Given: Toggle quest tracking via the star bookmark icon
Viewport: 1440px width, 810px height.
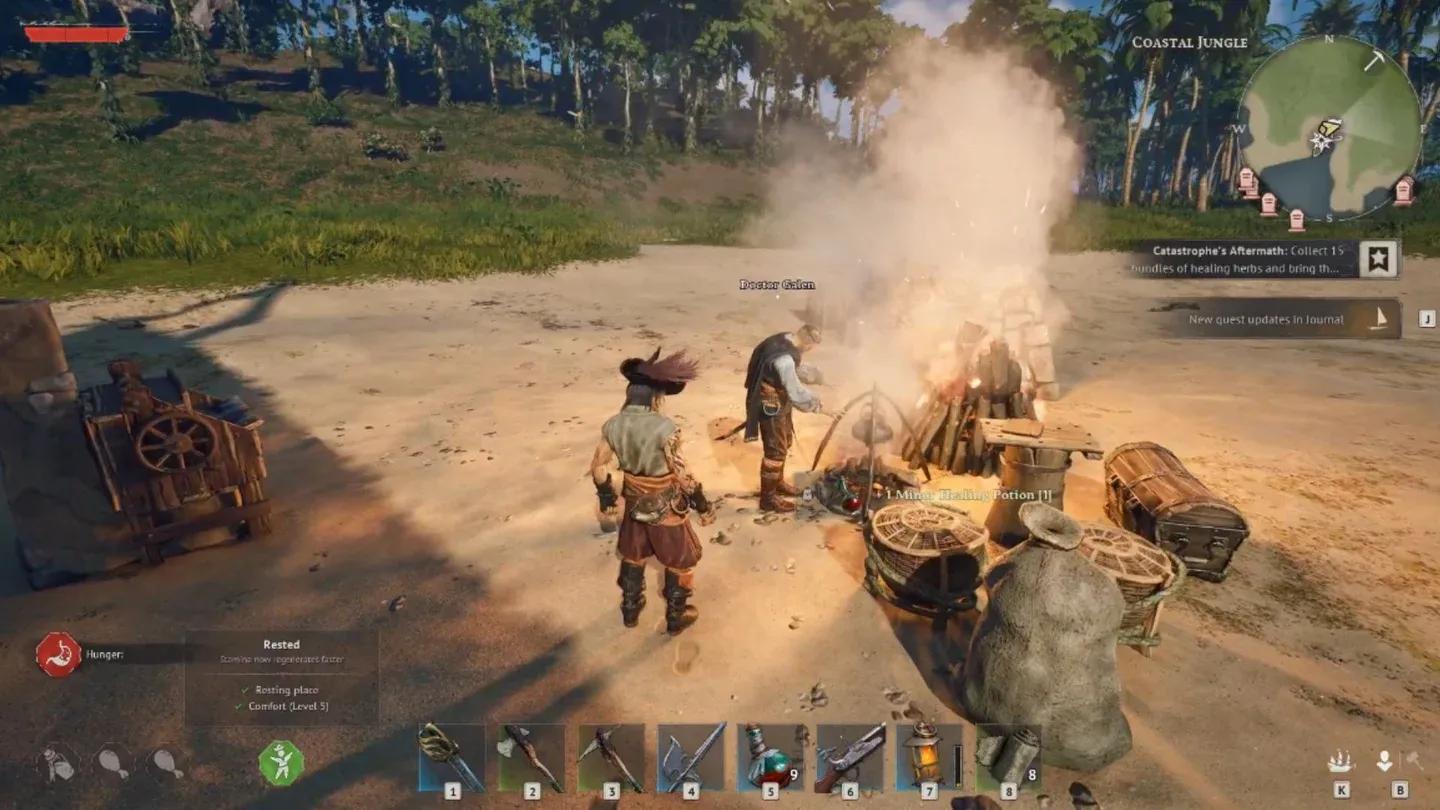Looking at the screenshot, I should pyautogui.click(x=1379, y=257).
